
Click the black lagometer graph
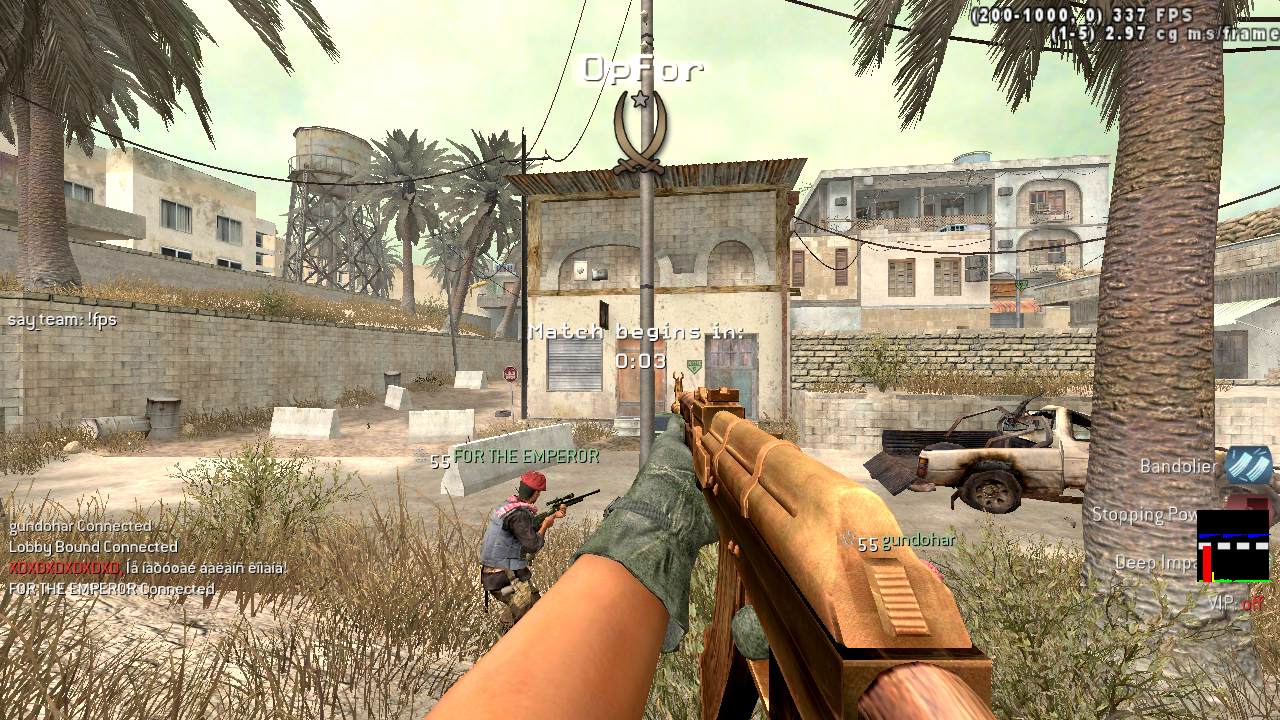tap(1233, 546)
